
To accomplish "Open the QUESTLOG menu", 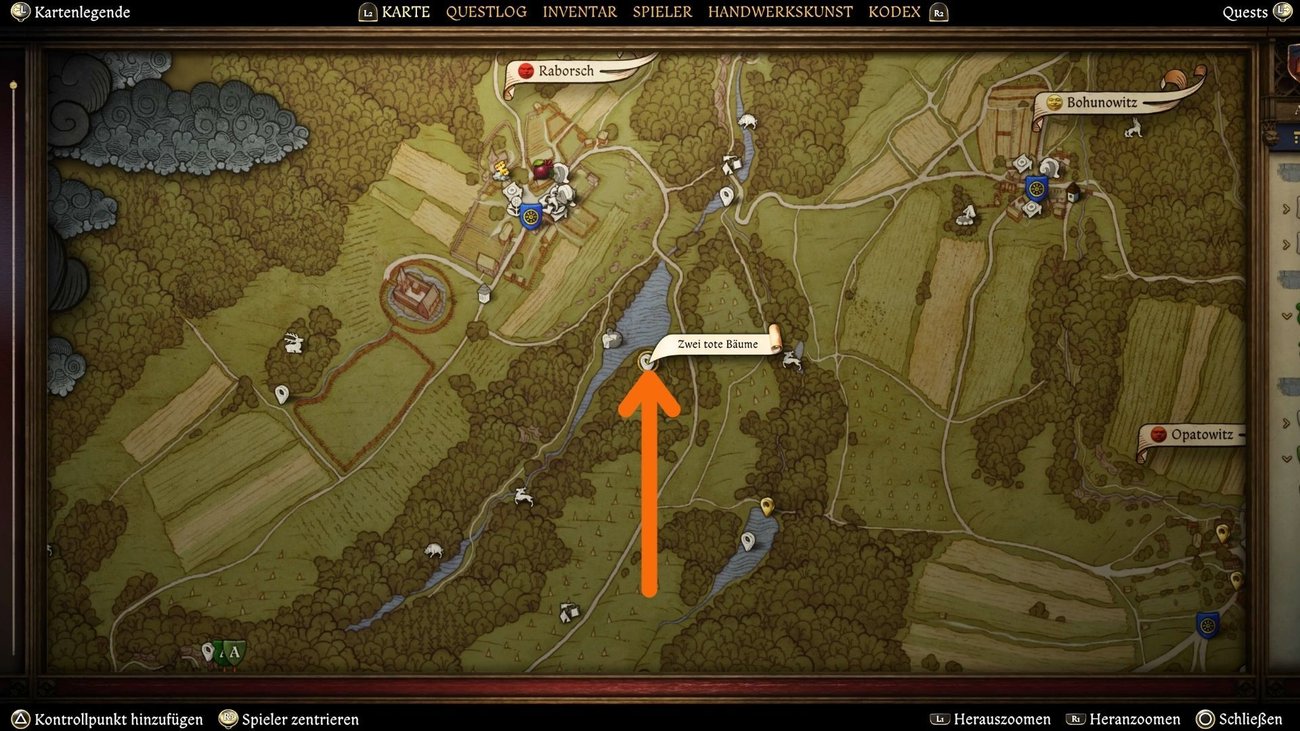I will (x=487, y=11).
